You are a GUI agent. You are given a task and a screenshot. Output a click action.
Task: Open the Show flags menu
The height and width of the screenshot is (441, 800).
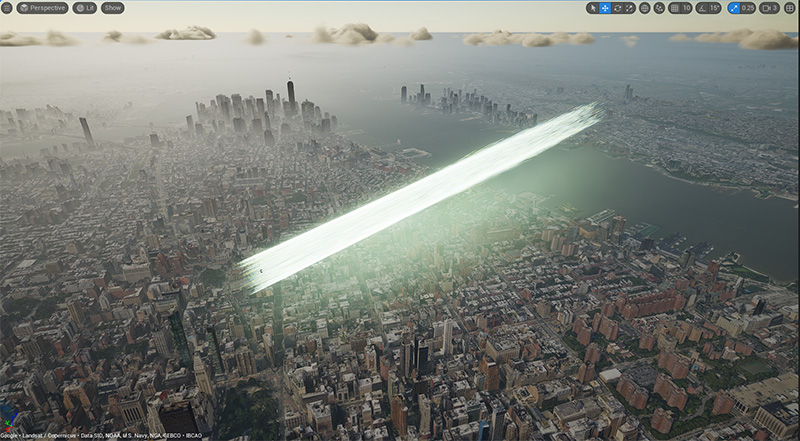tap(113, 8)
